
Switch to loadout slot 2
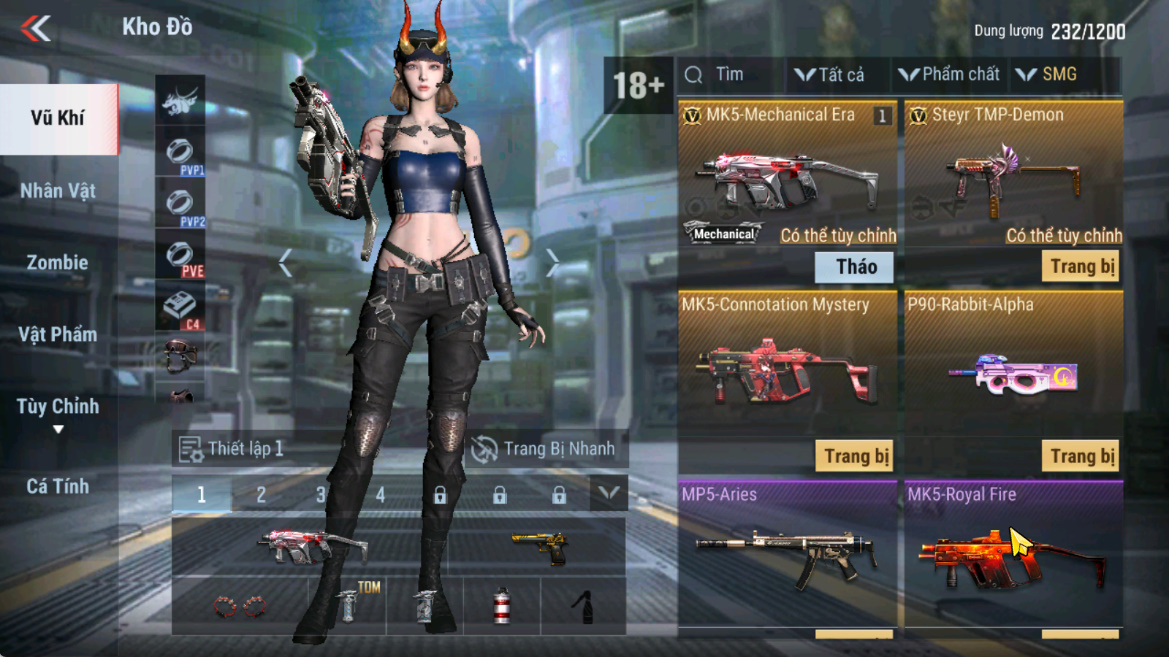261,495
